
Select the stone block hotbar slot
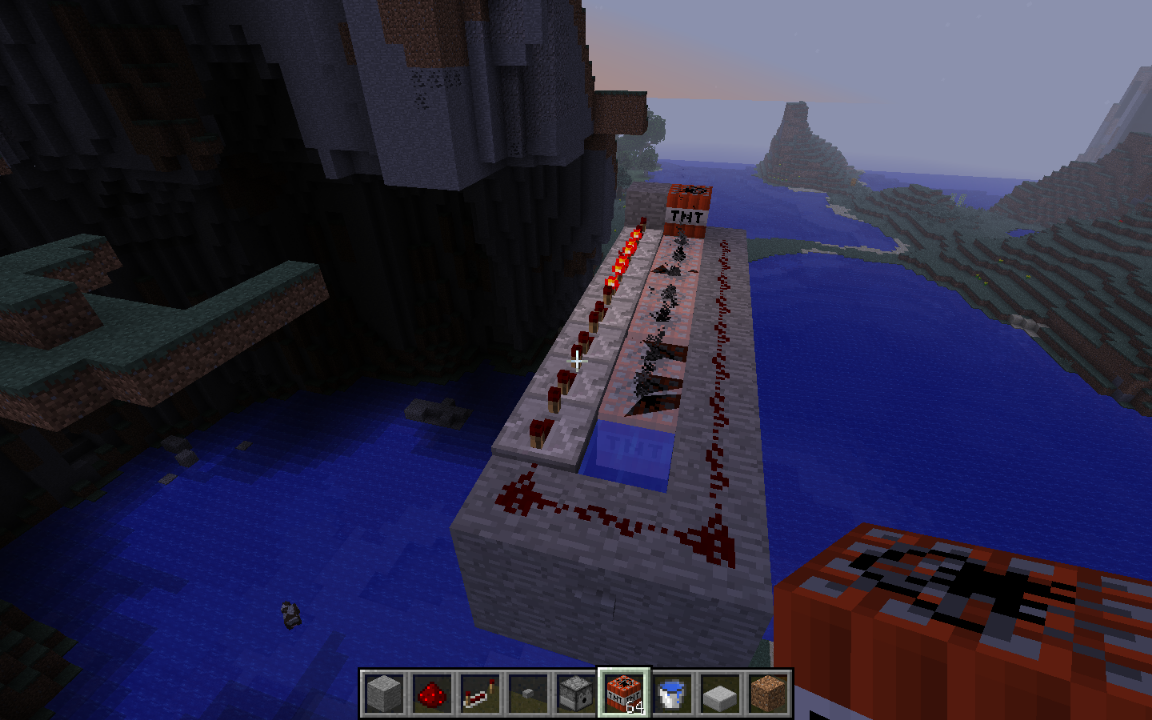pos(383,692)
